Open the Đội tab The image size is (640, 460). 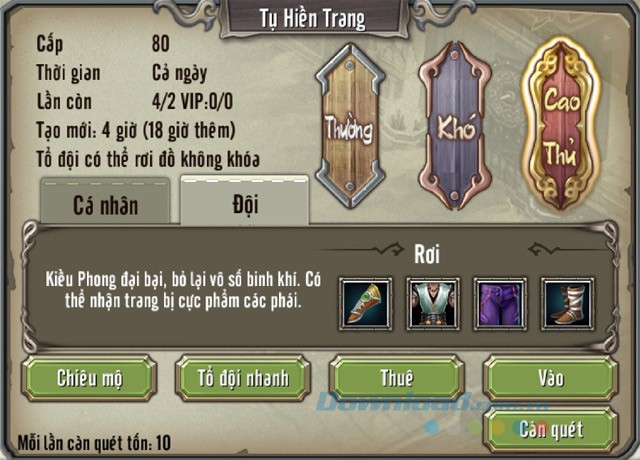click(244, 205)
